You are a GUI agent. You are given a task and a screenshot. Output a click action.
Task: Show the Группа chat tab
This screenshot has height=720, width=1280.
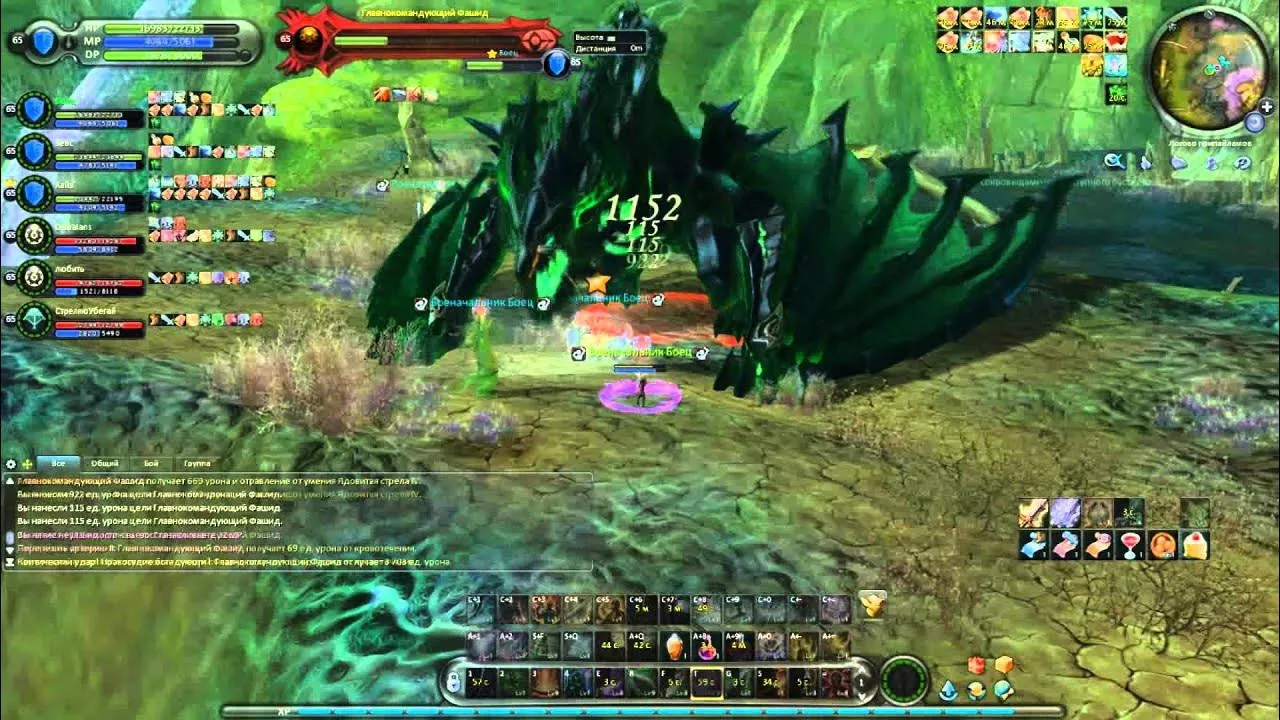(x=197, y=464)
